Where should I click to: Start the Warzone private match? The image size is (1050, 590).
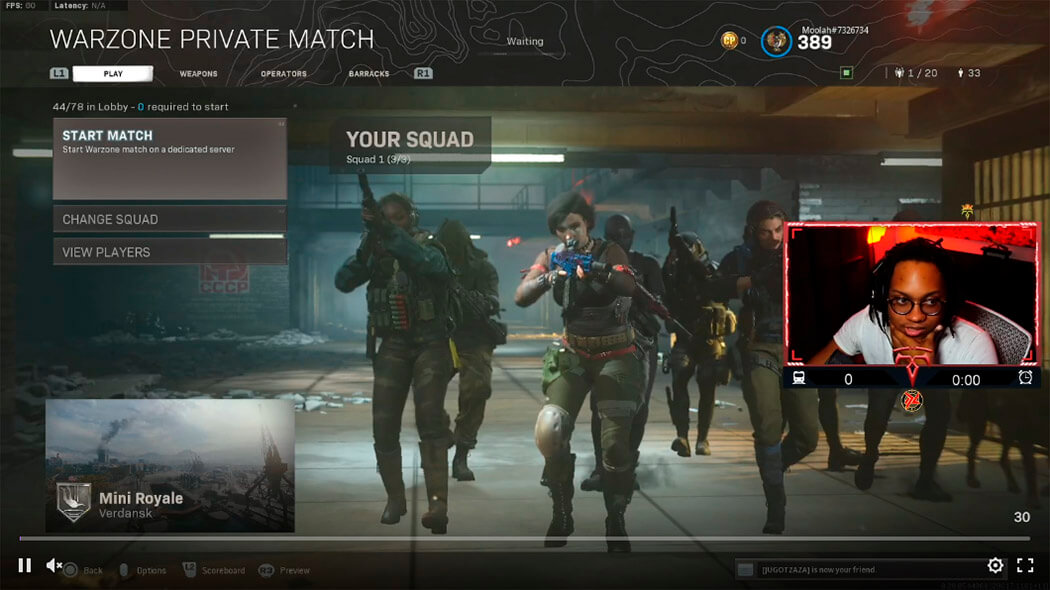[169, 158]
